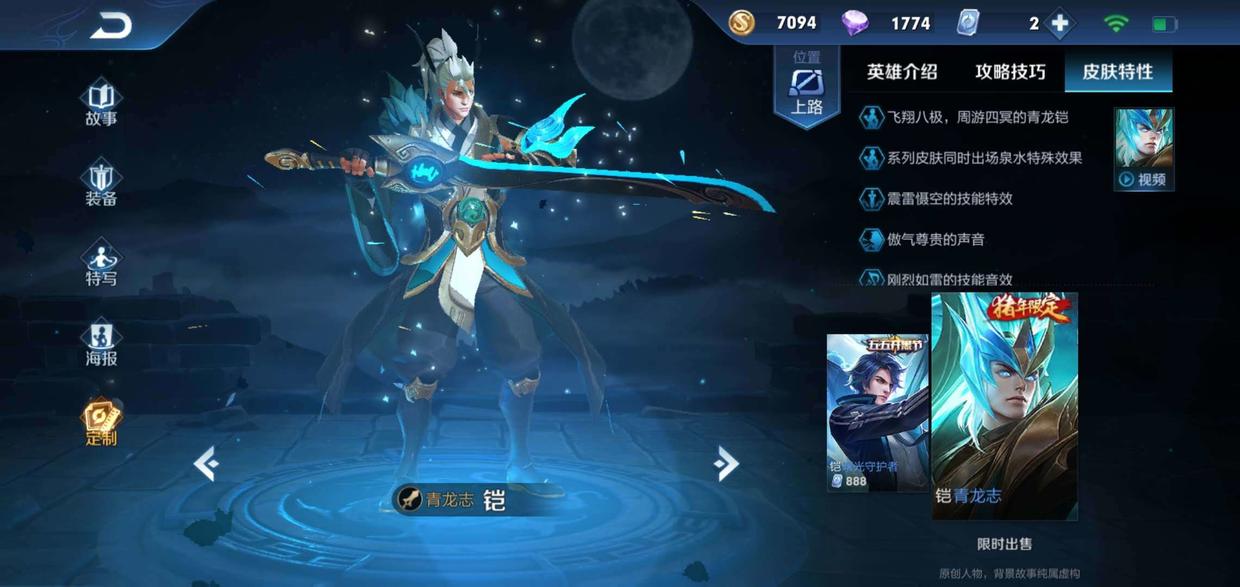
Task: Click the 上路 position badge
Action: click(x=806, y=88)
